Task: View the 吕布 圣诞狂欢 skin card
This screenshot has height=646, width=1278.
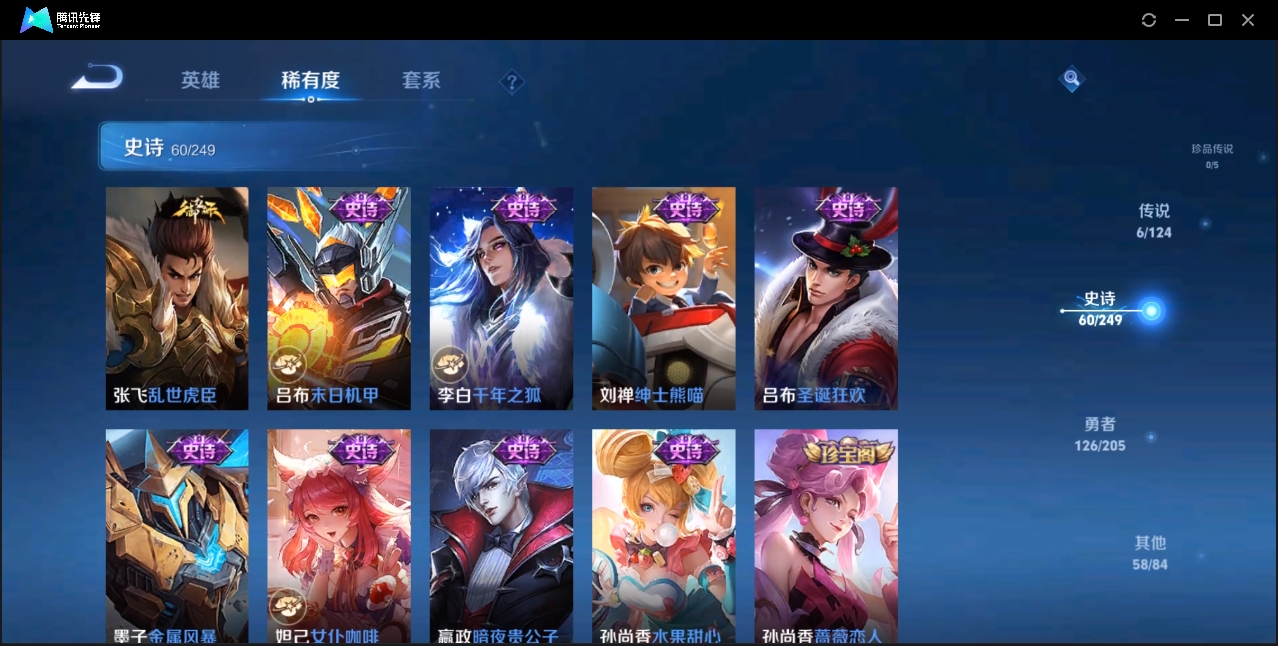Action: 826,298
